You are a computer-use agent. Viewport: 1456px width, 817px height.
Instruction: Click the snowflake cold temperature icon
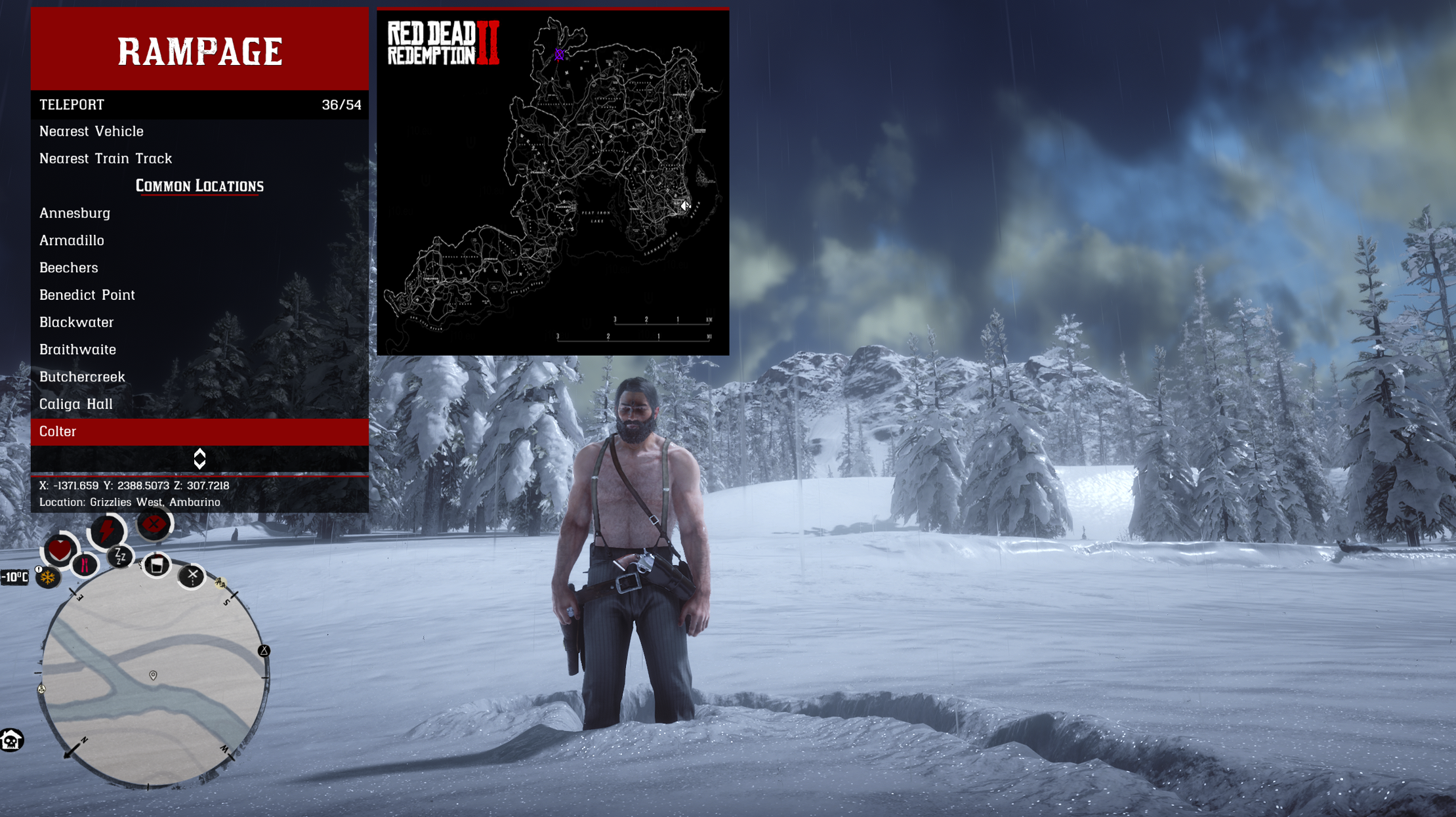pos(48,577)
